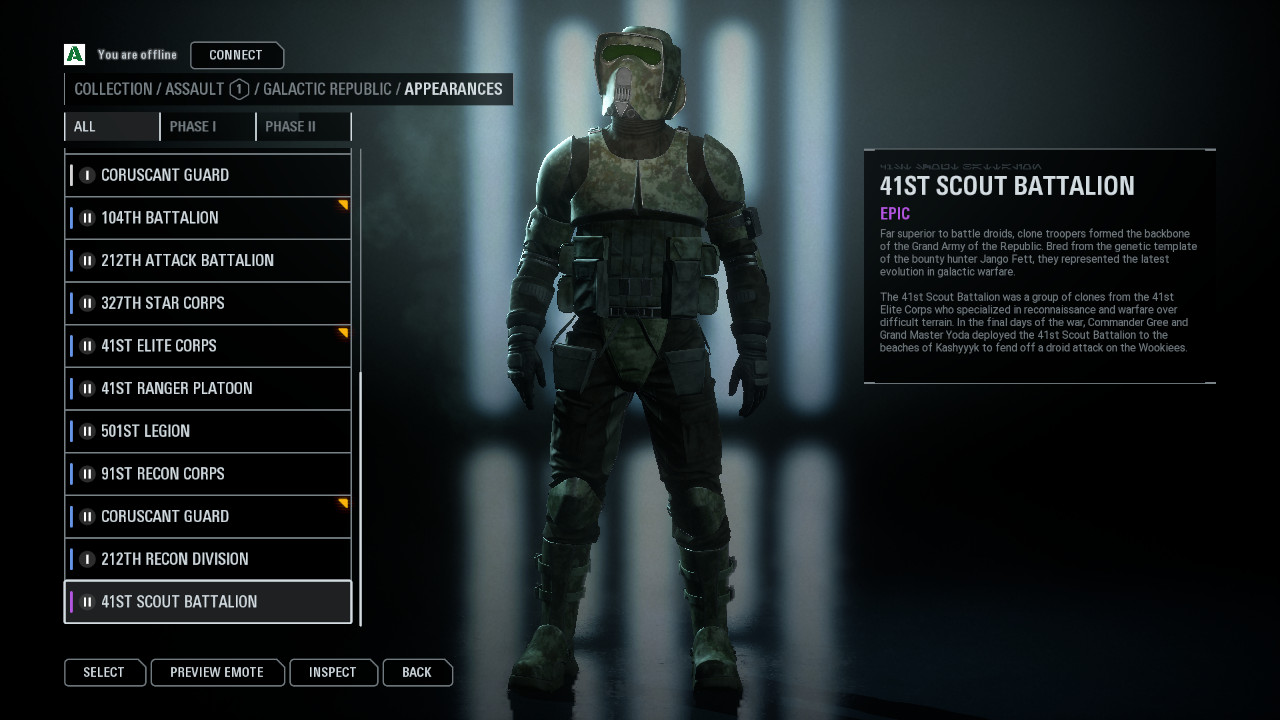Click the rarity icon next to 327th Star Corps

pos(88,302)
